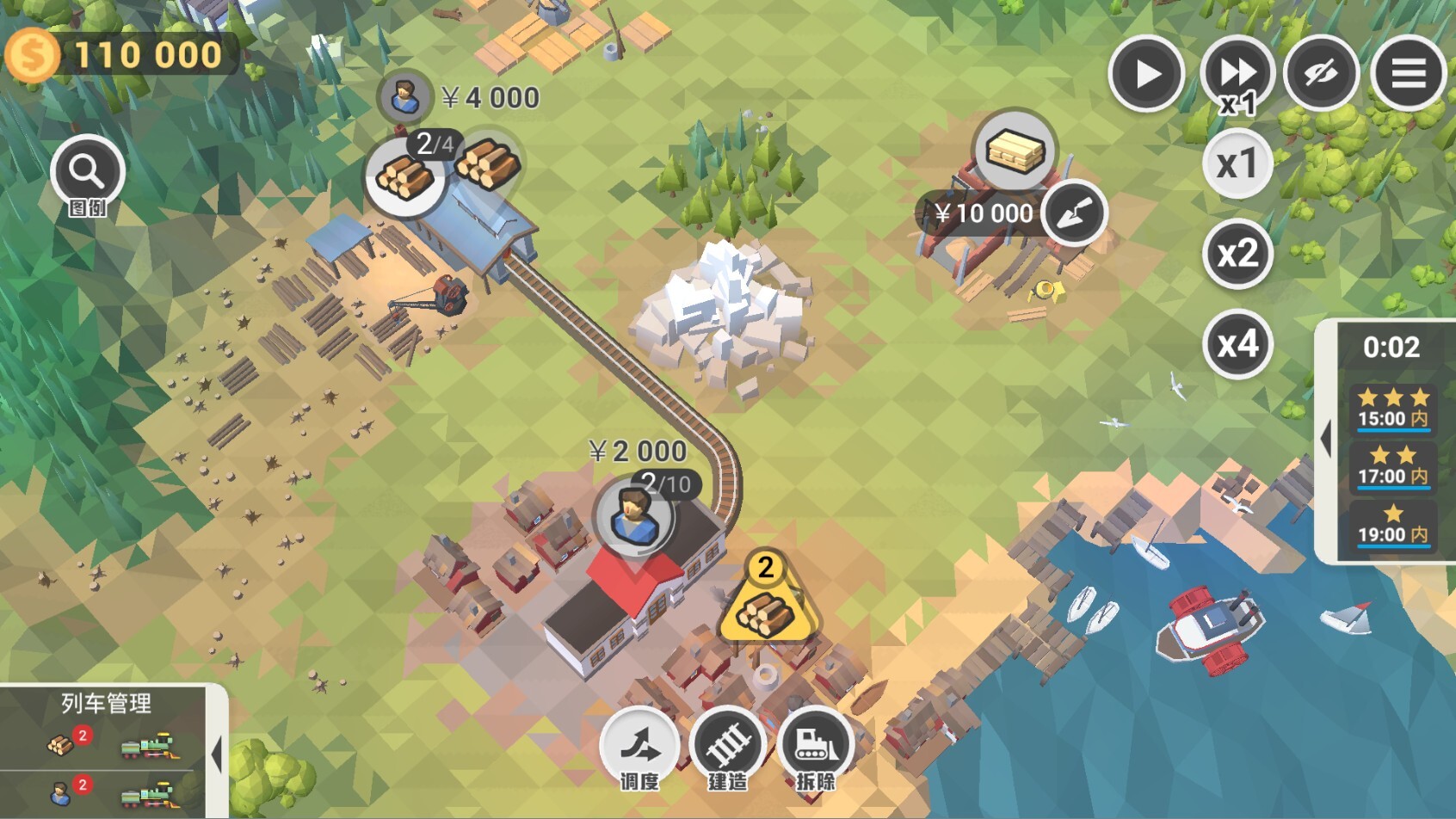Click the ¥4 000 passenger icon at lumber camp
Viewport: 1456px width, 819px height.
pos(404,96)
